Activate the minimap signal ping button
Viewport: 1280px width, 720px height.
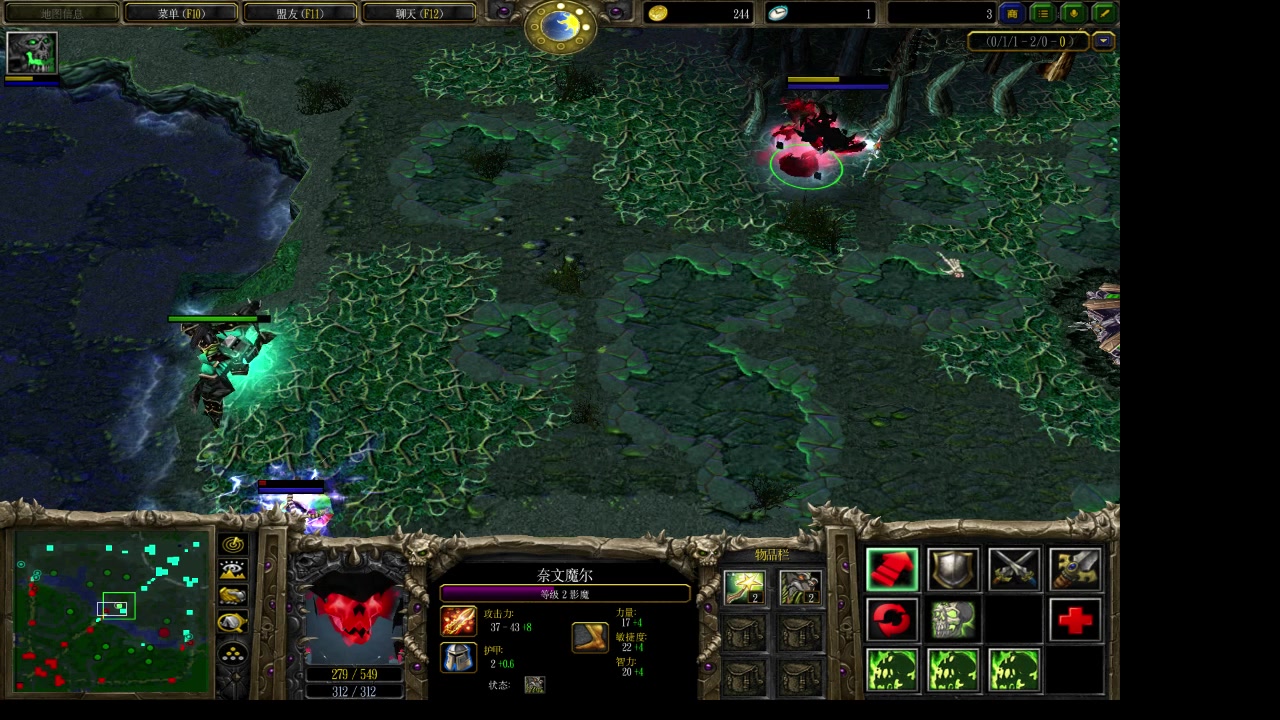[233, 545]
